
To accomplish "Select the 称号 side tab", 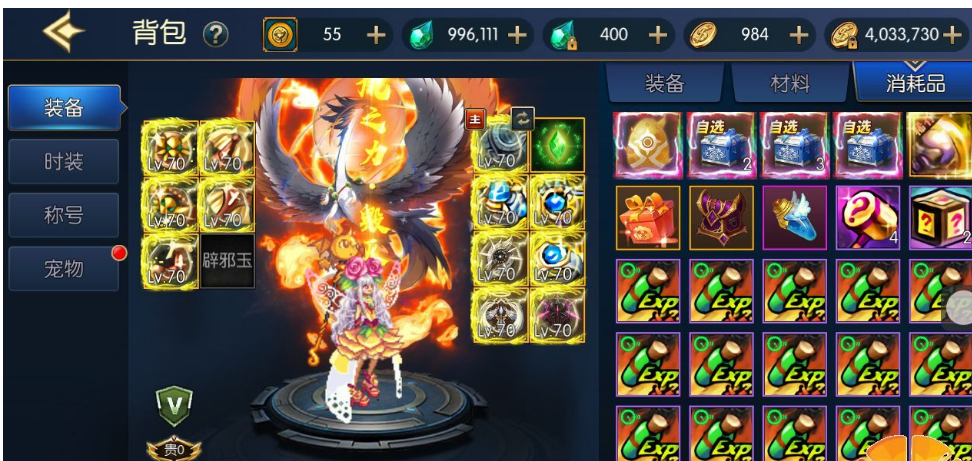I will point(63,215).
